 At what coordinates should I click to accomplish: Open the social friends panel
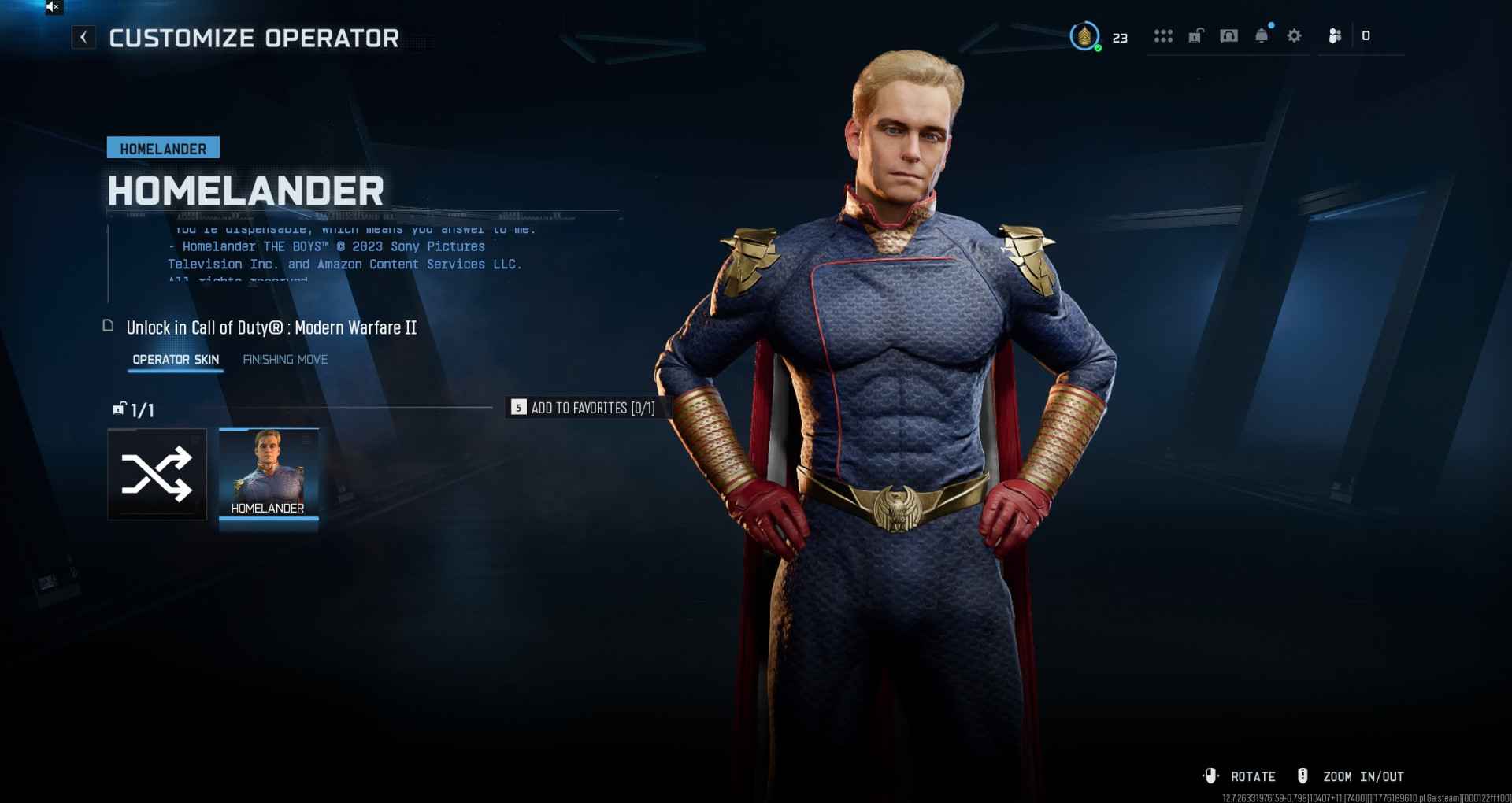[1335, 36]
